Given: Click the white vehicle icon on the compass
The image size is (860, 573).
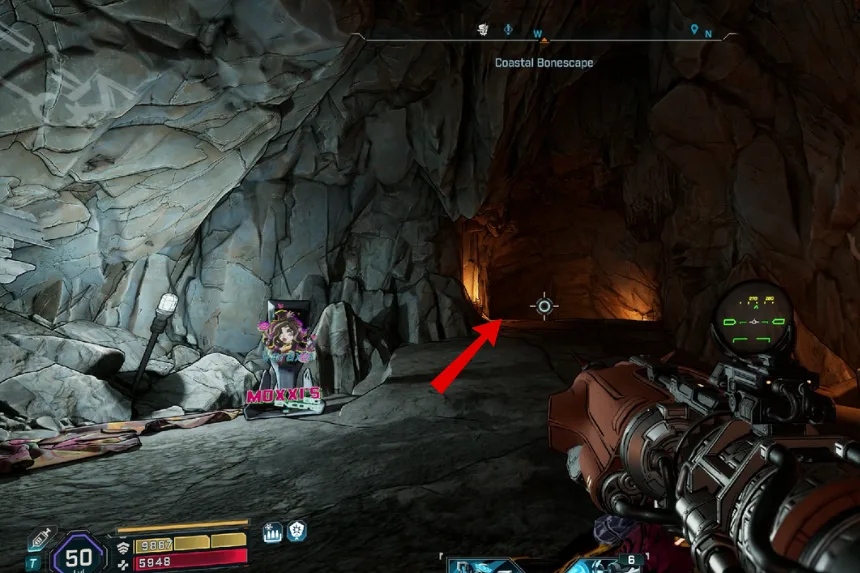Looking at the screenshot, I should [x=482, y=30].
